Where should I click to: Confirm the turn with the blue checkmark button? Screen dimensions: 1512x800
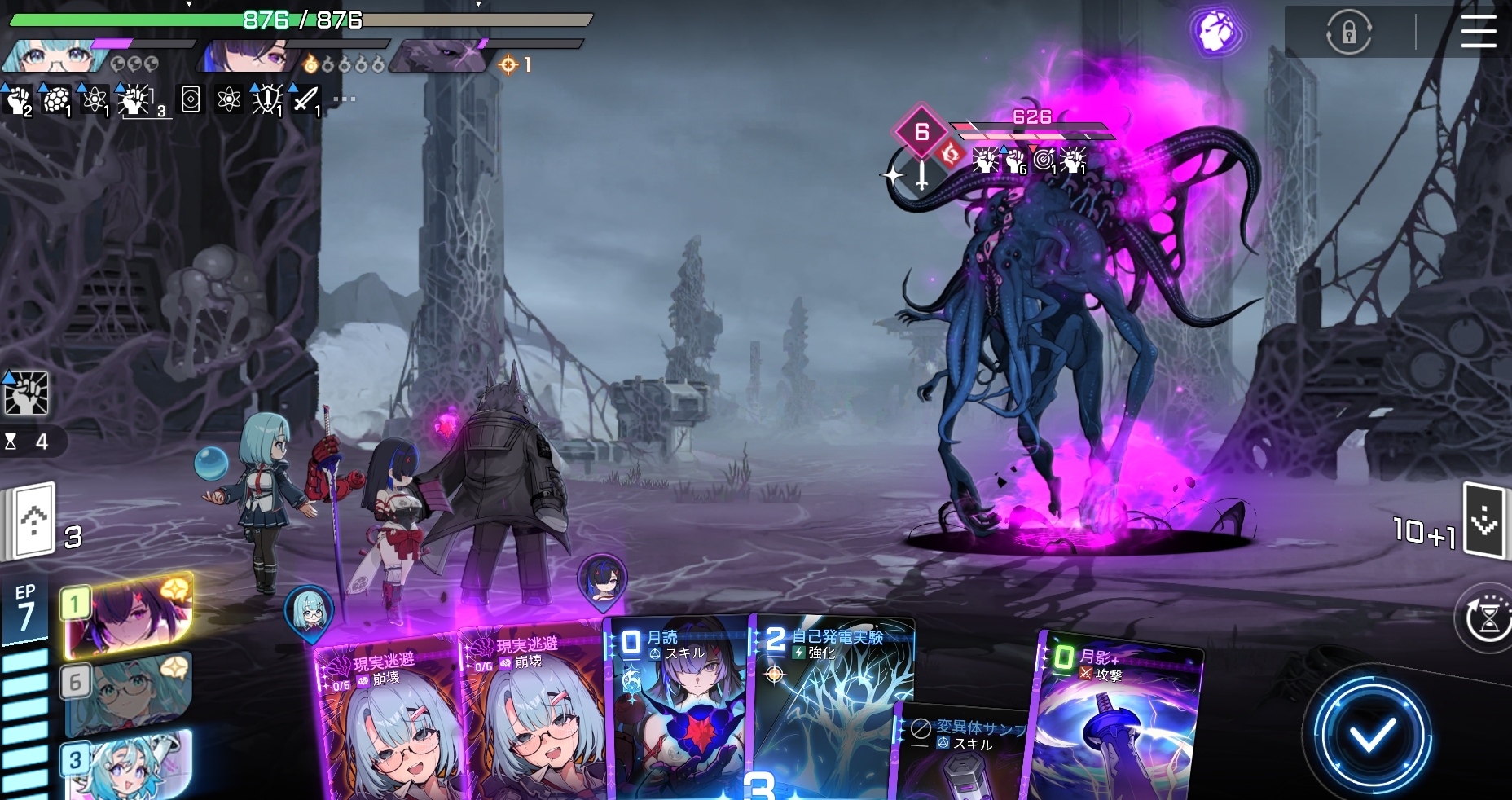[x=1372, y=736]
